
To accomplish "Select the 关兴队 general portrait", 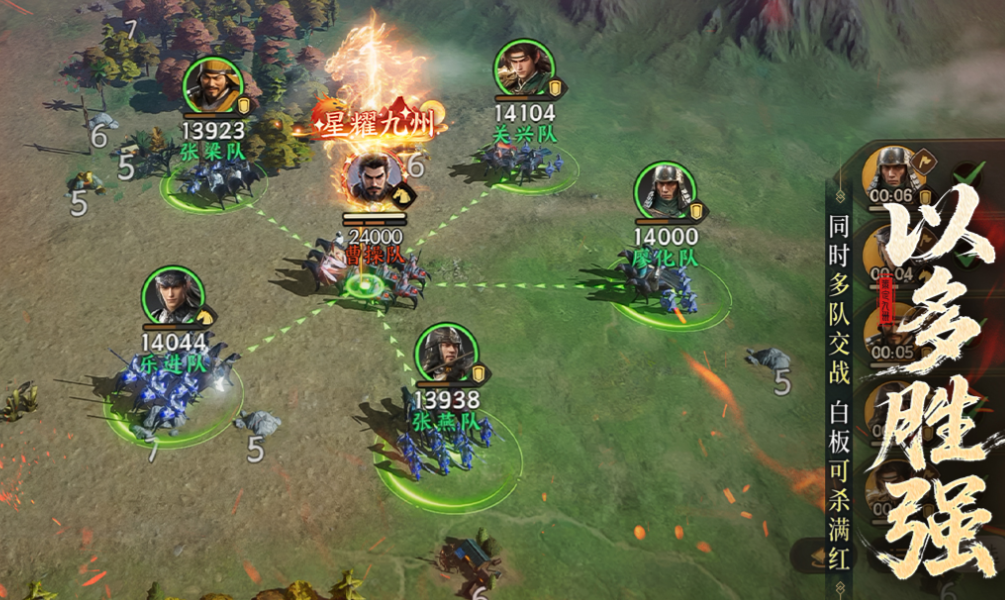I will point(523,69).
